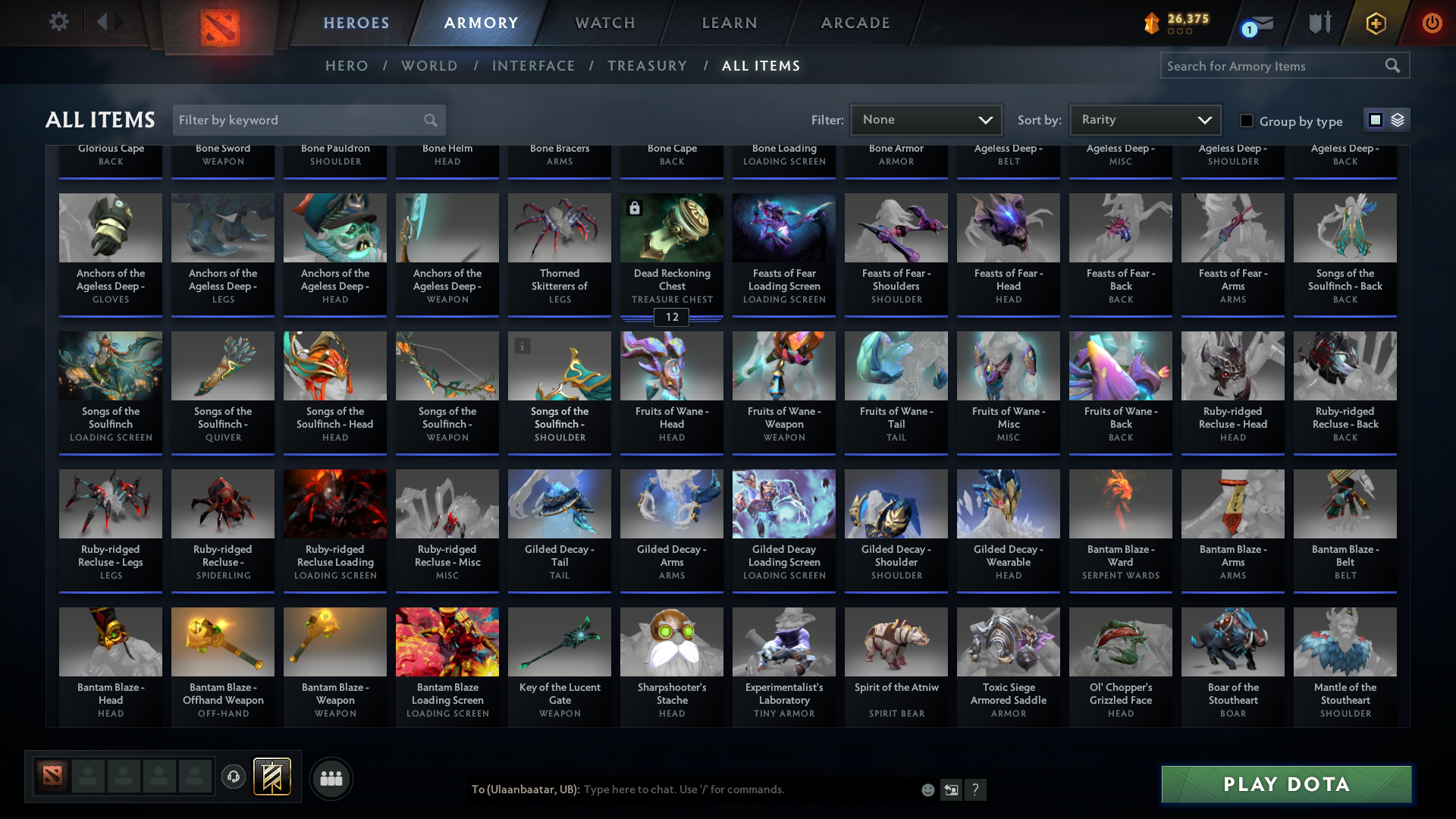Viewport: 1456px width, 819px height.
Task: Switch to the WATCH tab
Action: pyautogui.click(x=604, y=23)
